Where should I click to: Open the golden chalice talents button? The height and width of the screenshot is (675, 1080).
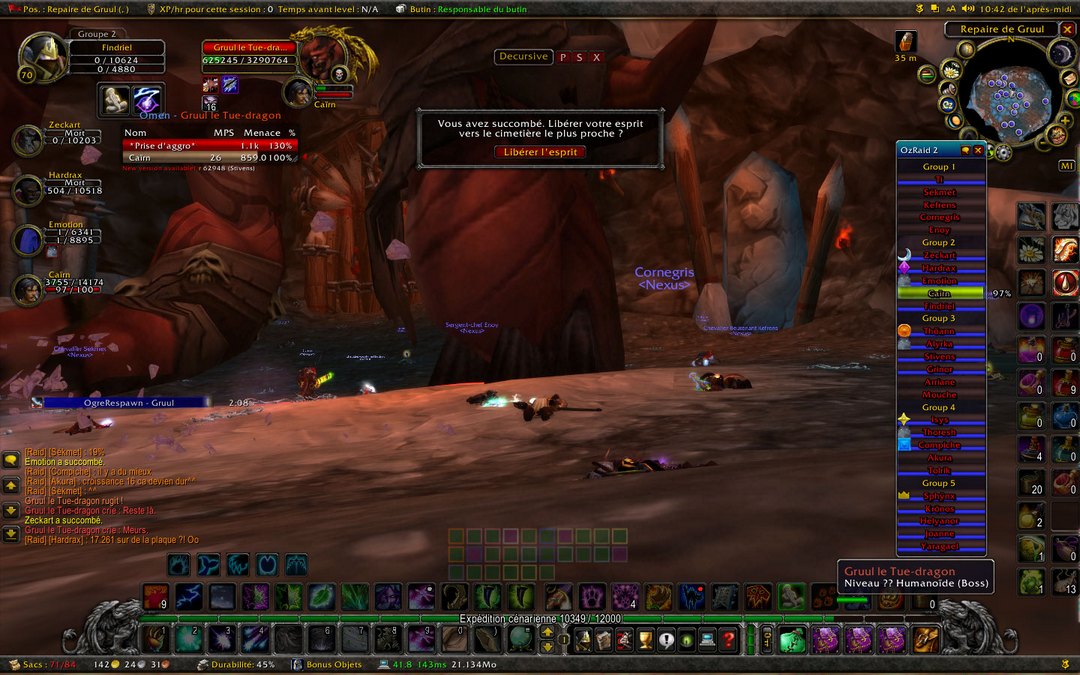pos(645,639)
